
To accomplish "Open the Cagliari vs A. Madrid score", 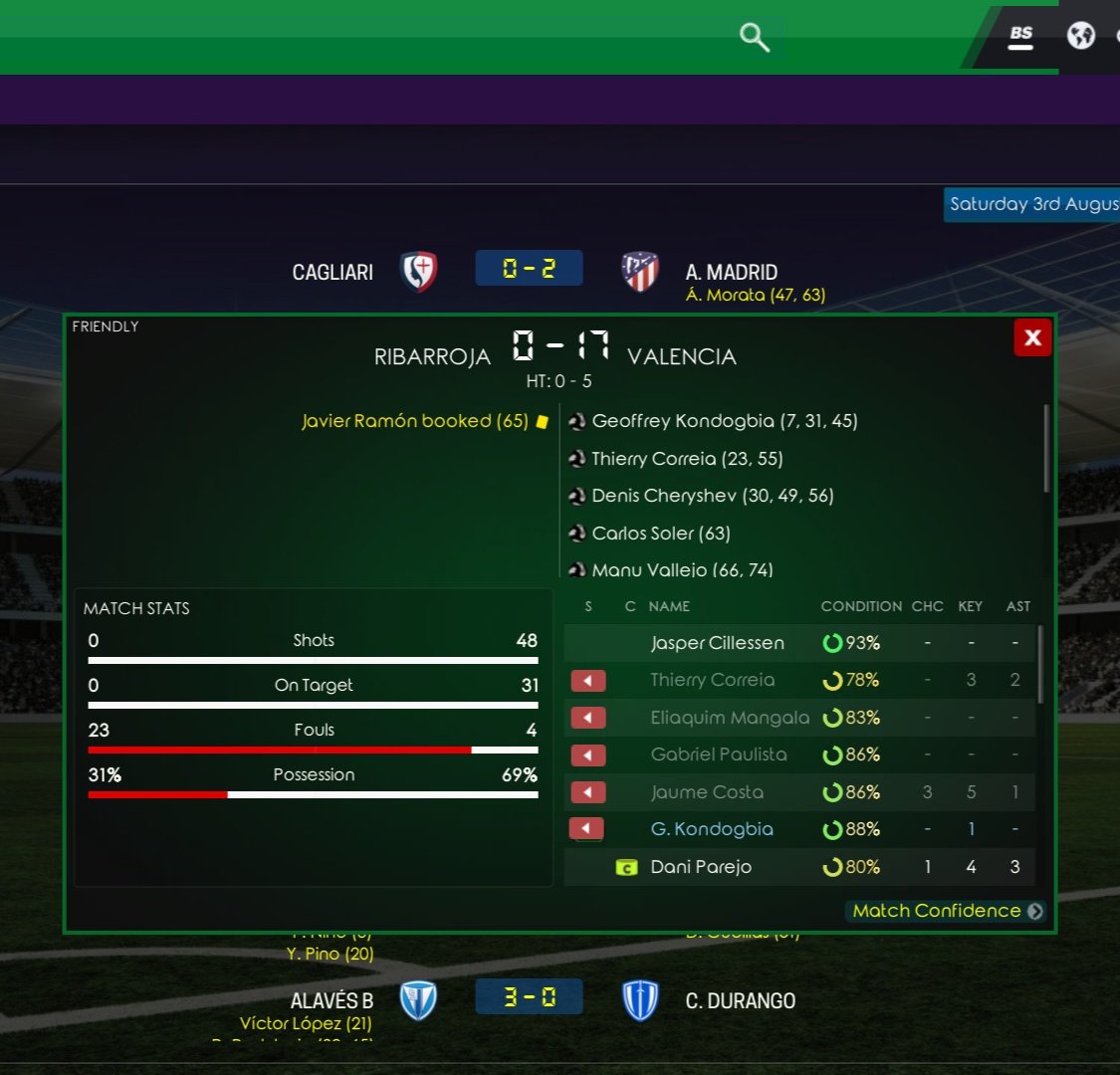I will pos(529,269).
